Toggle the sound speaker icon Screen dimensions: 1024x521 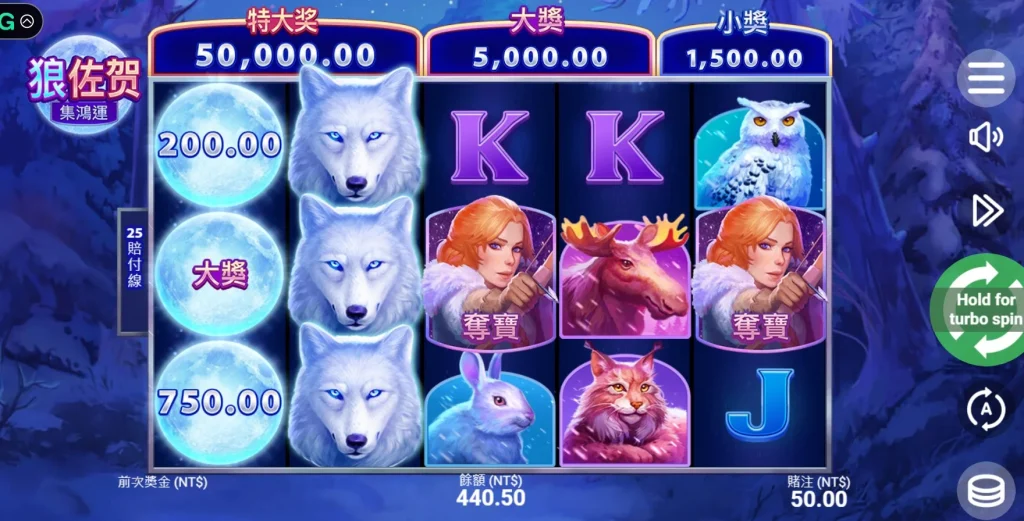click(985, 137)
